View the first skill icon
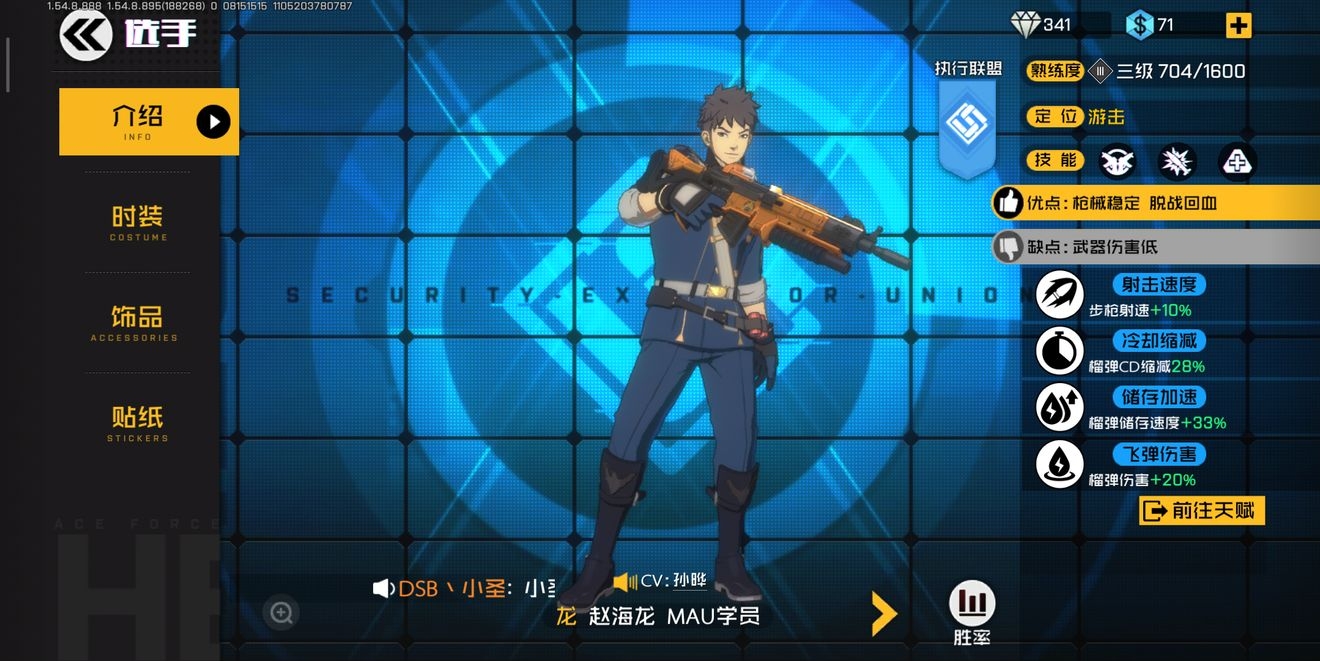 click(1117, 161)
